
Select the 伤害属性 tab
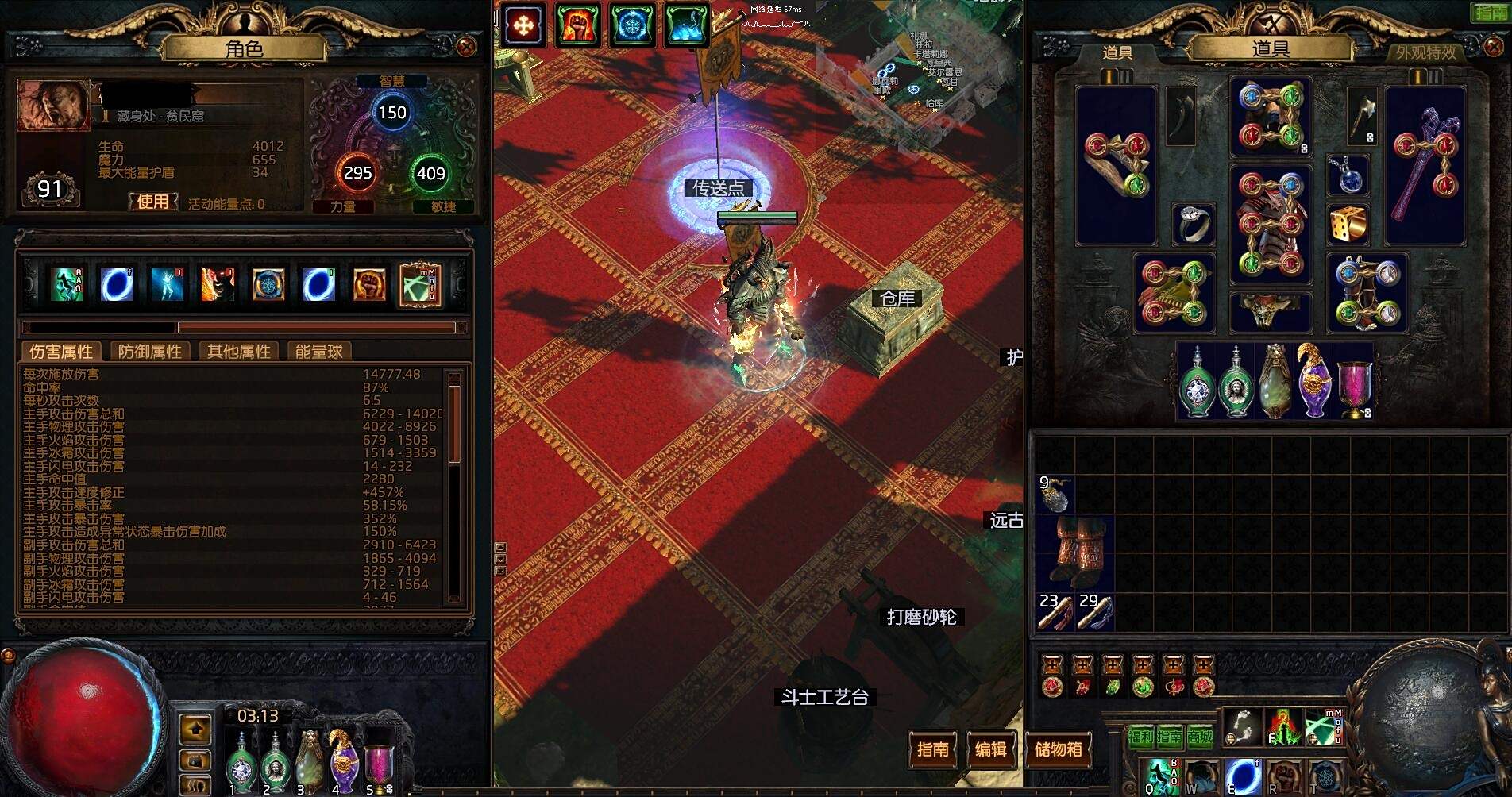point(61,352)
